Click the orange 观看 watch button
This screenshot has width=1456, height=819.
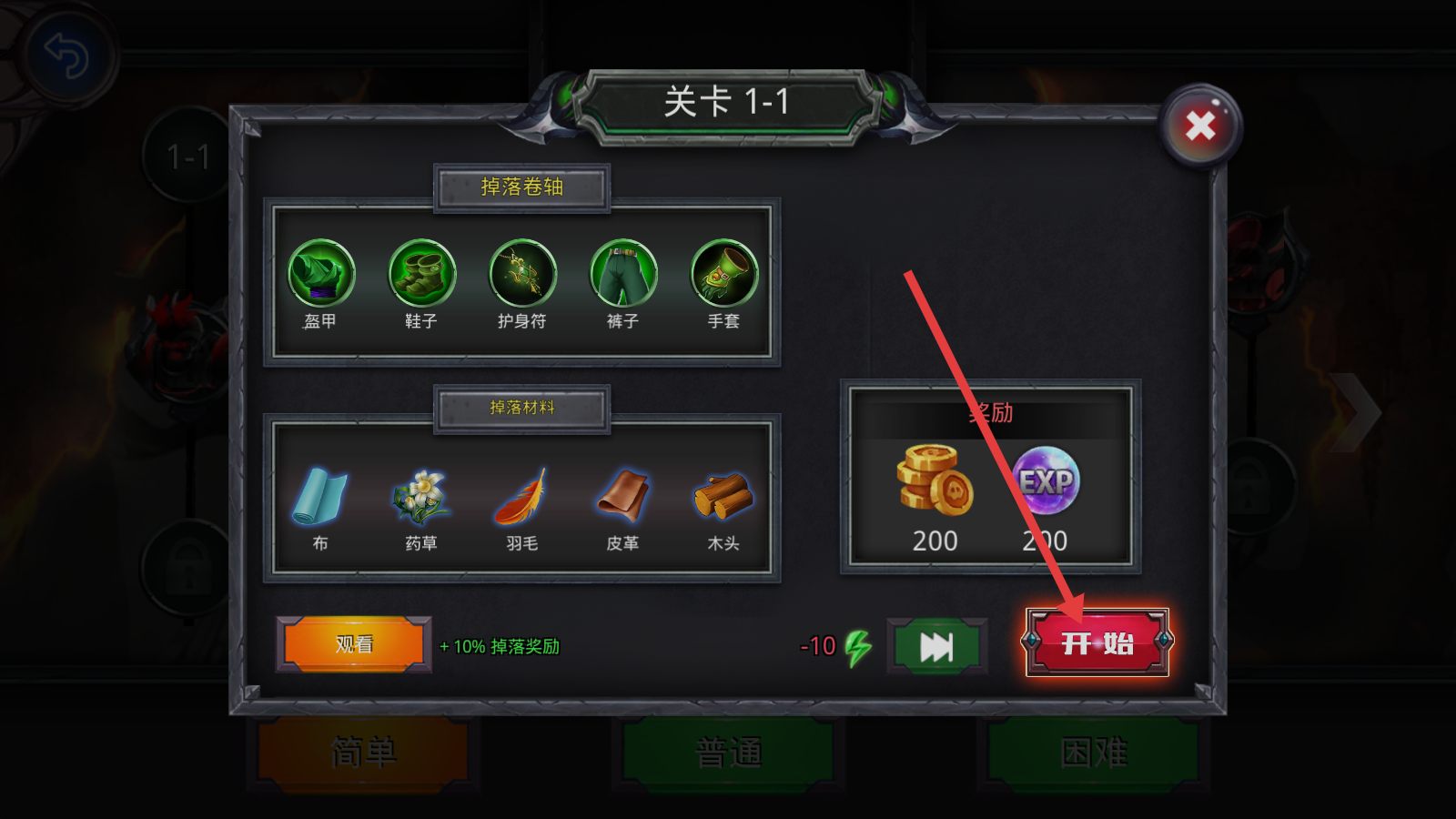tap(354, 644)
